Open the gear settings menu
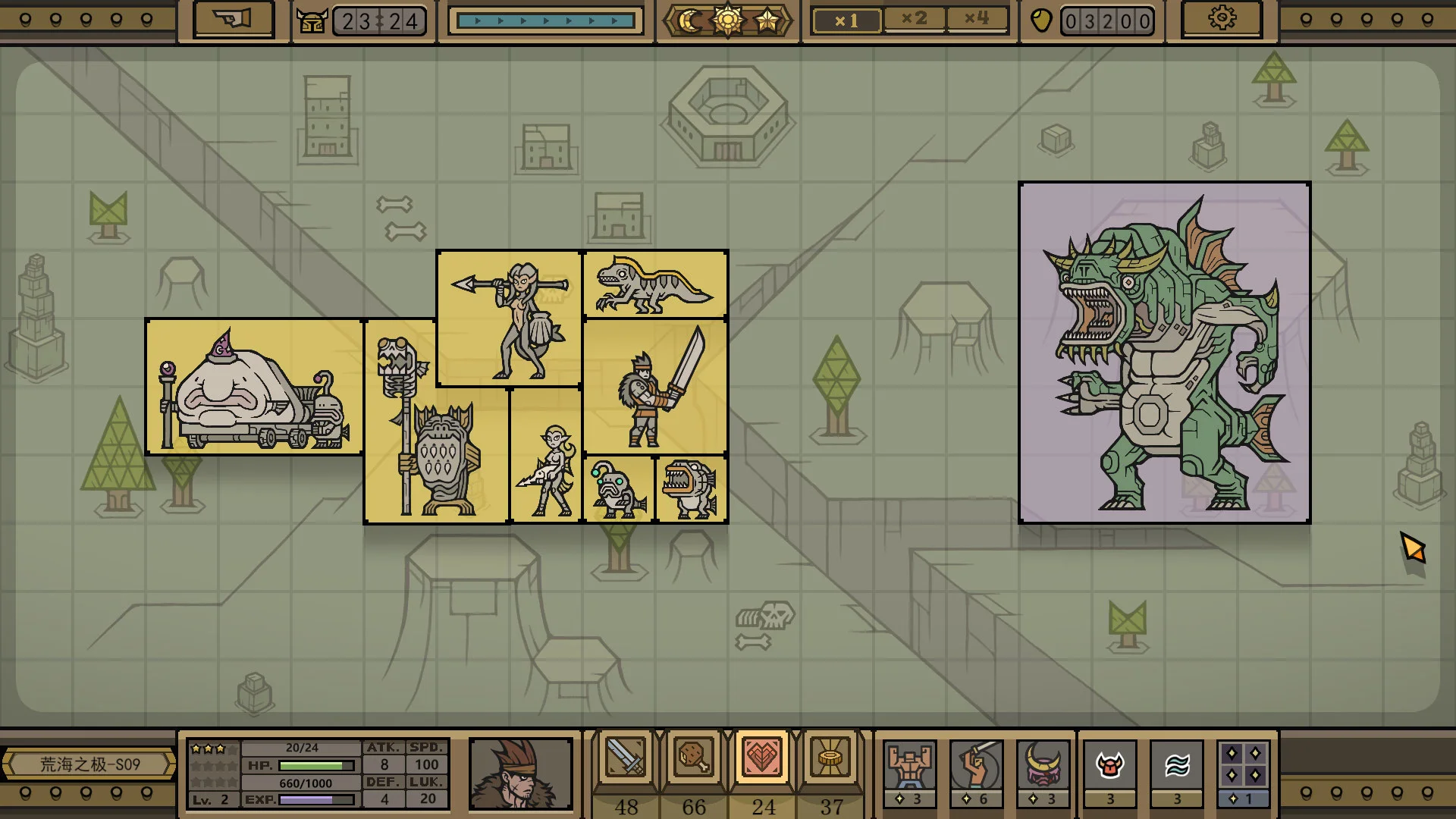 coord(1222,20)
